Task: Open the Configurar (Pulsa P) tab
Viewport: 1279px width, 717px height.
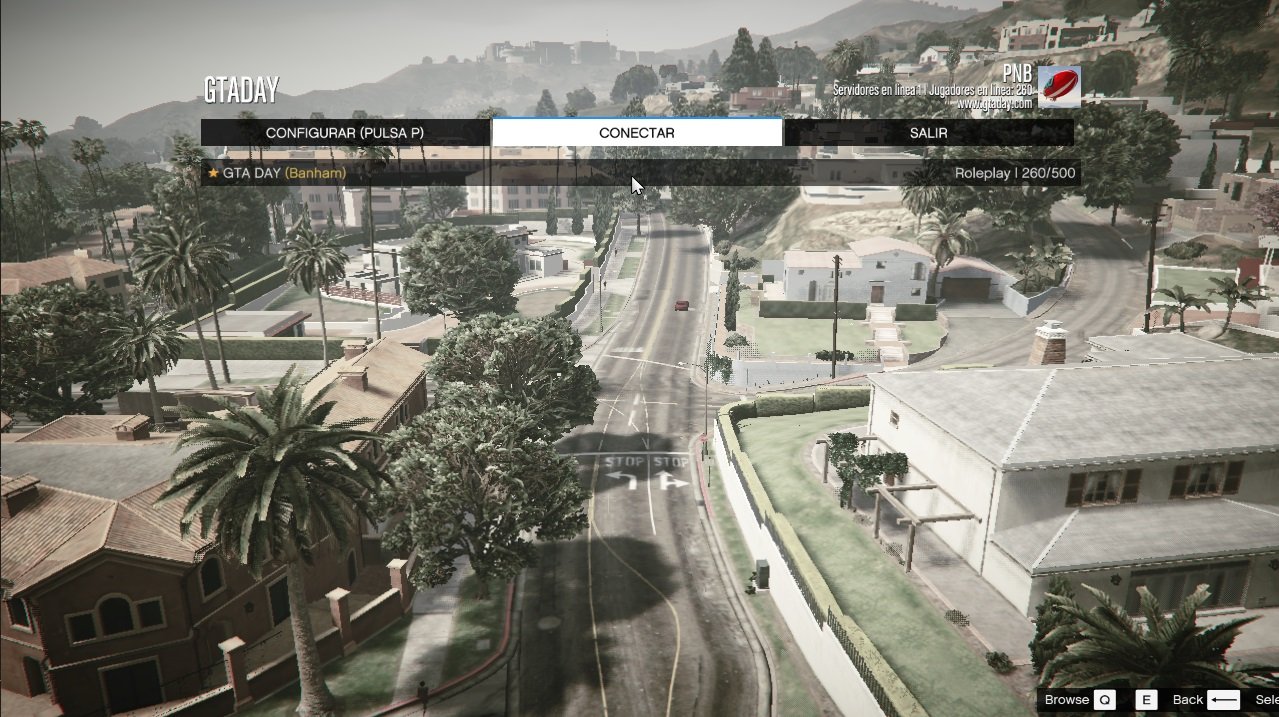Action: pyautogui.click(x=345, y=133)
